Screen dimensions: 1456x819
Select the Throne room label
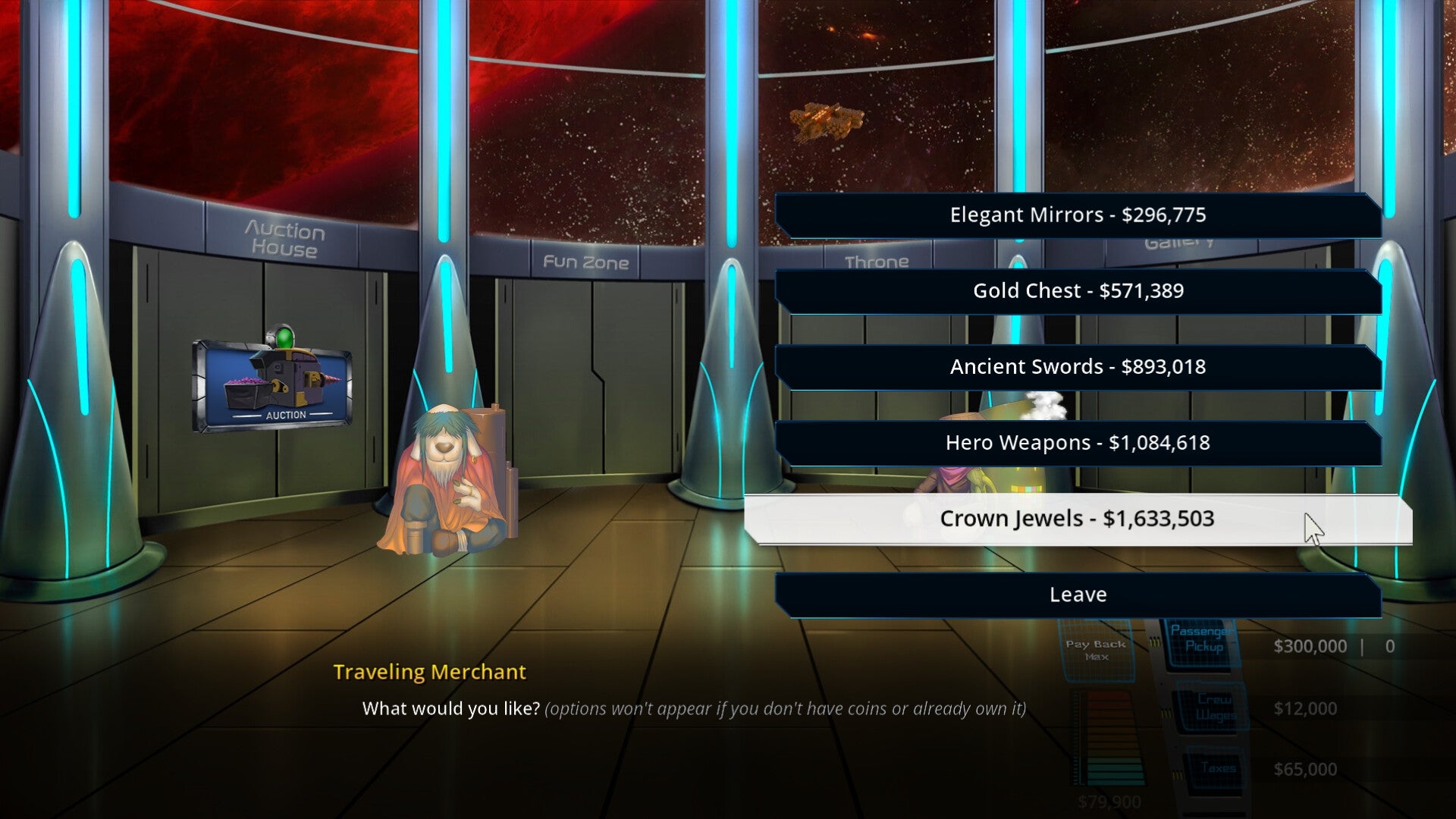pyautogui.click(x=876, y=263)
